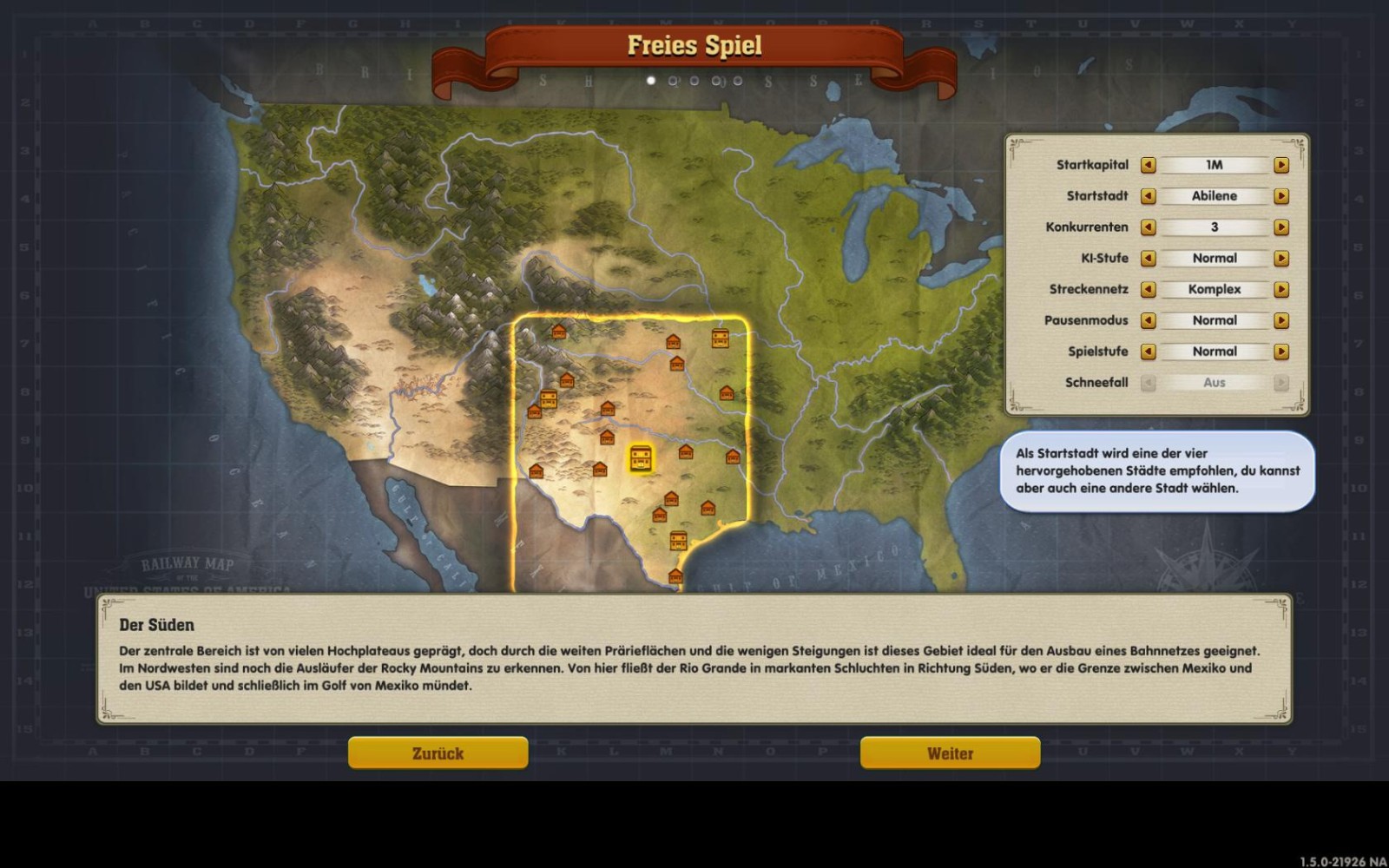
Task: Increase number of Konkurrenten
Action: pyautogui.click(x=1281, y=227)
